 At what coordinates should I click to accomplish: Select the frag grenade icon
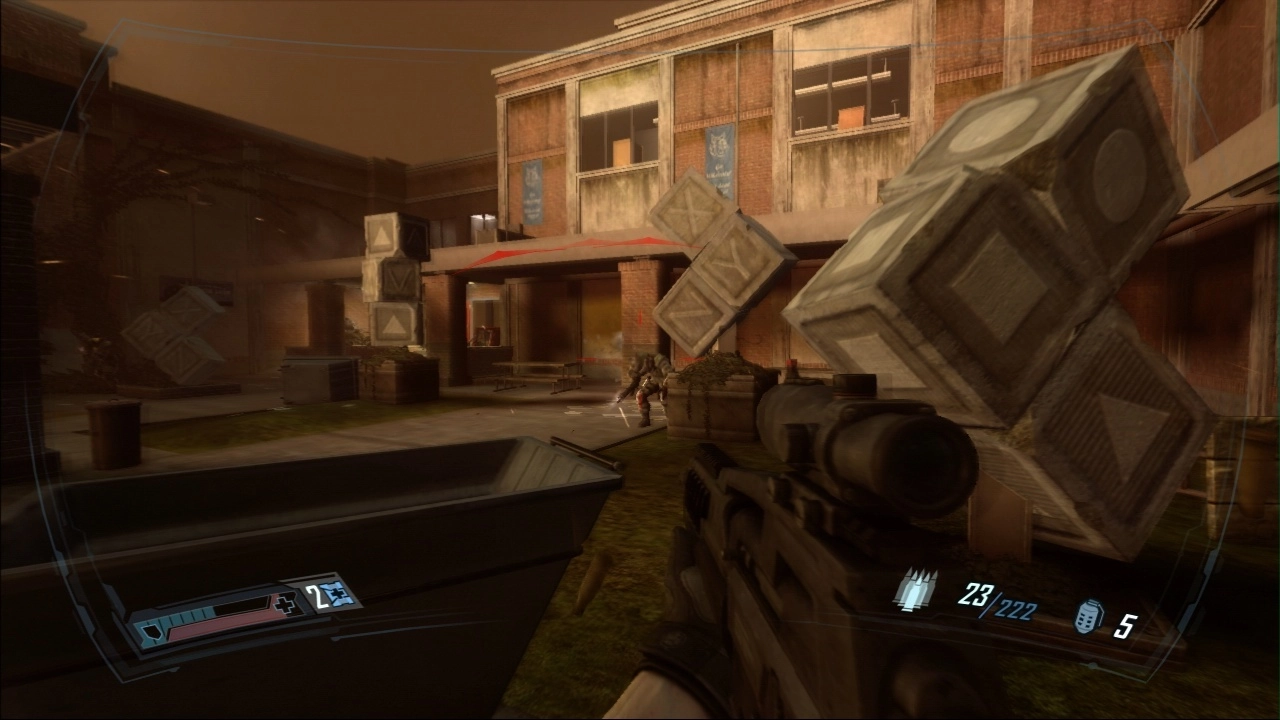coord(1088,617)
